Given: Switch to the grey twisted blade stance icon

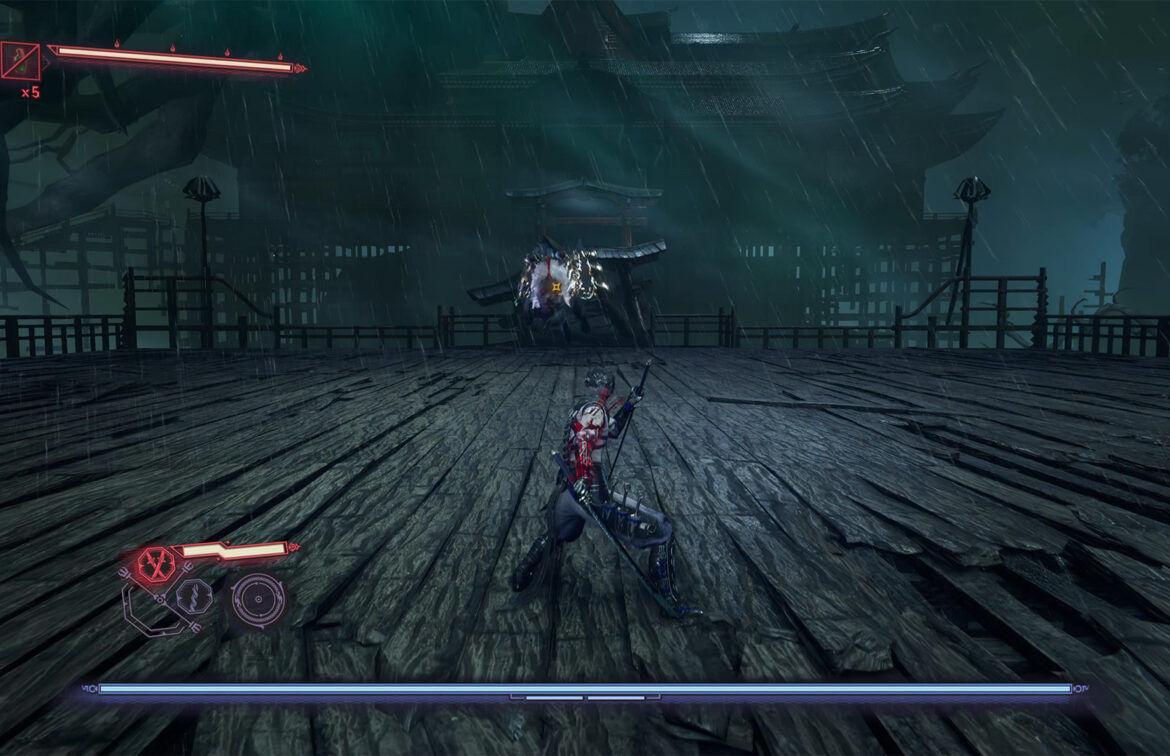Looking at the screenshot, I should tap(193, 598).
